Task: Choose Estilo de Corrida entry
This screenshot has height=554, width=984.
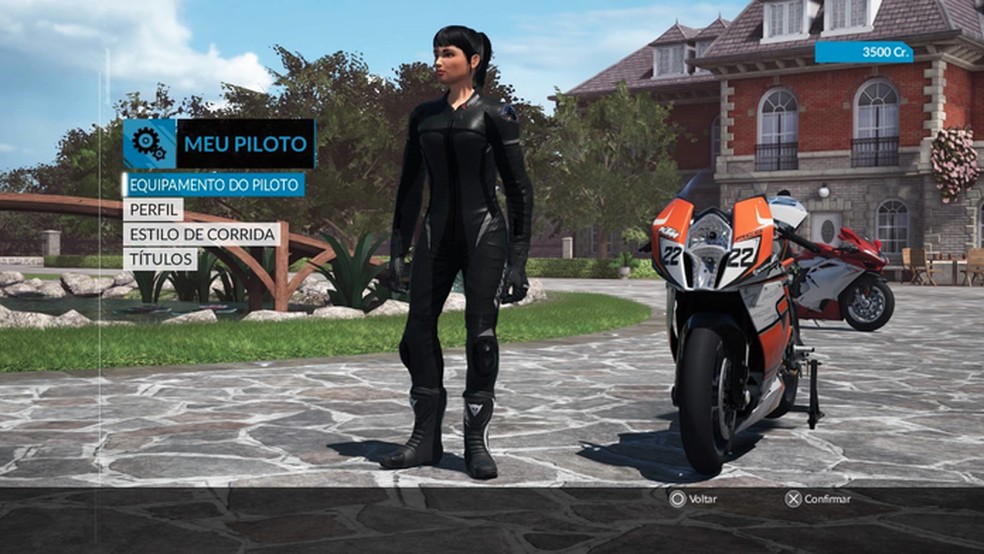Action: pos(201,234)
